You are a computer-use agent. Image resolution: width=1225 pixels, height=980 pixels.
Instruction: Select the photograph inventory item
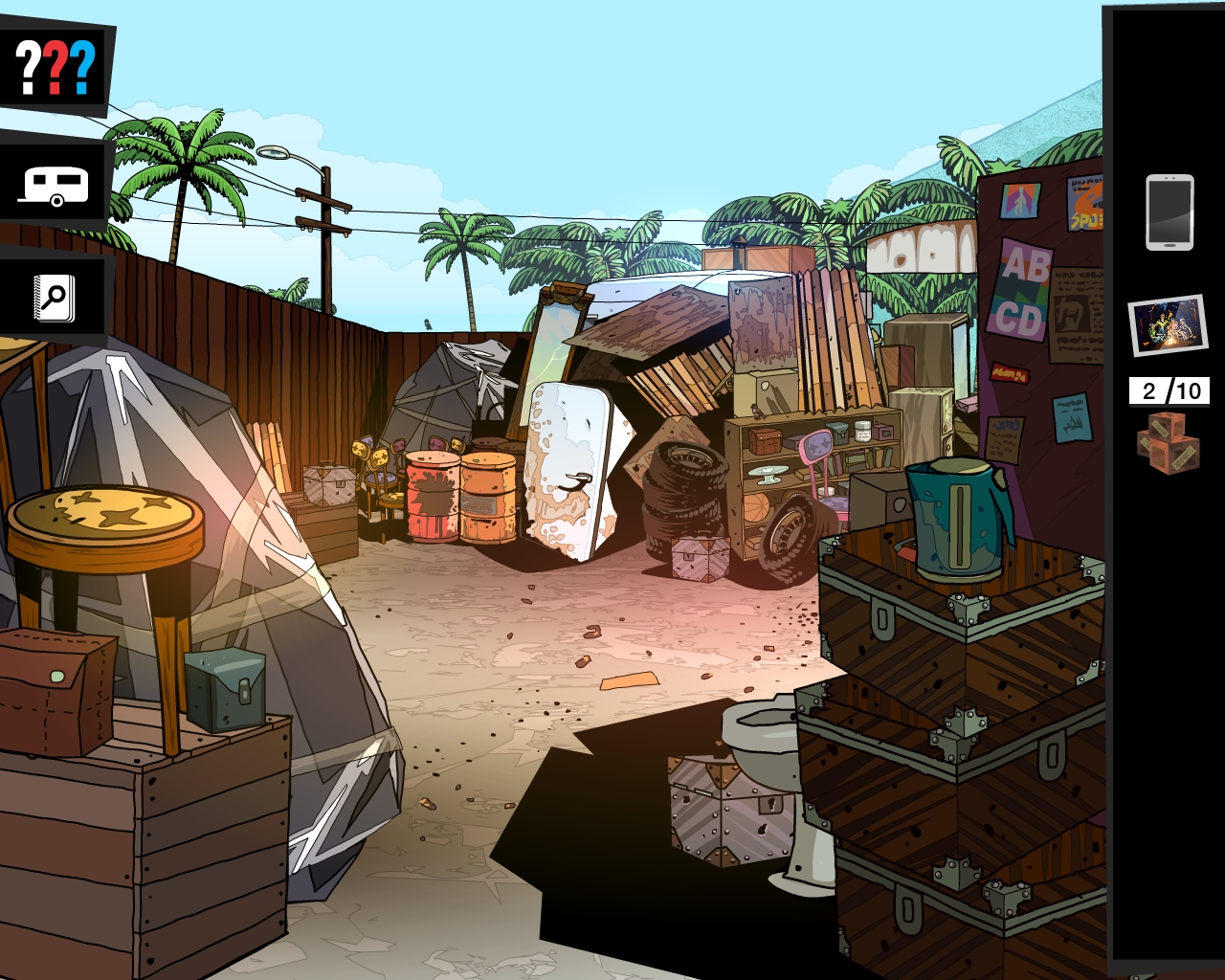[1167, 324]
